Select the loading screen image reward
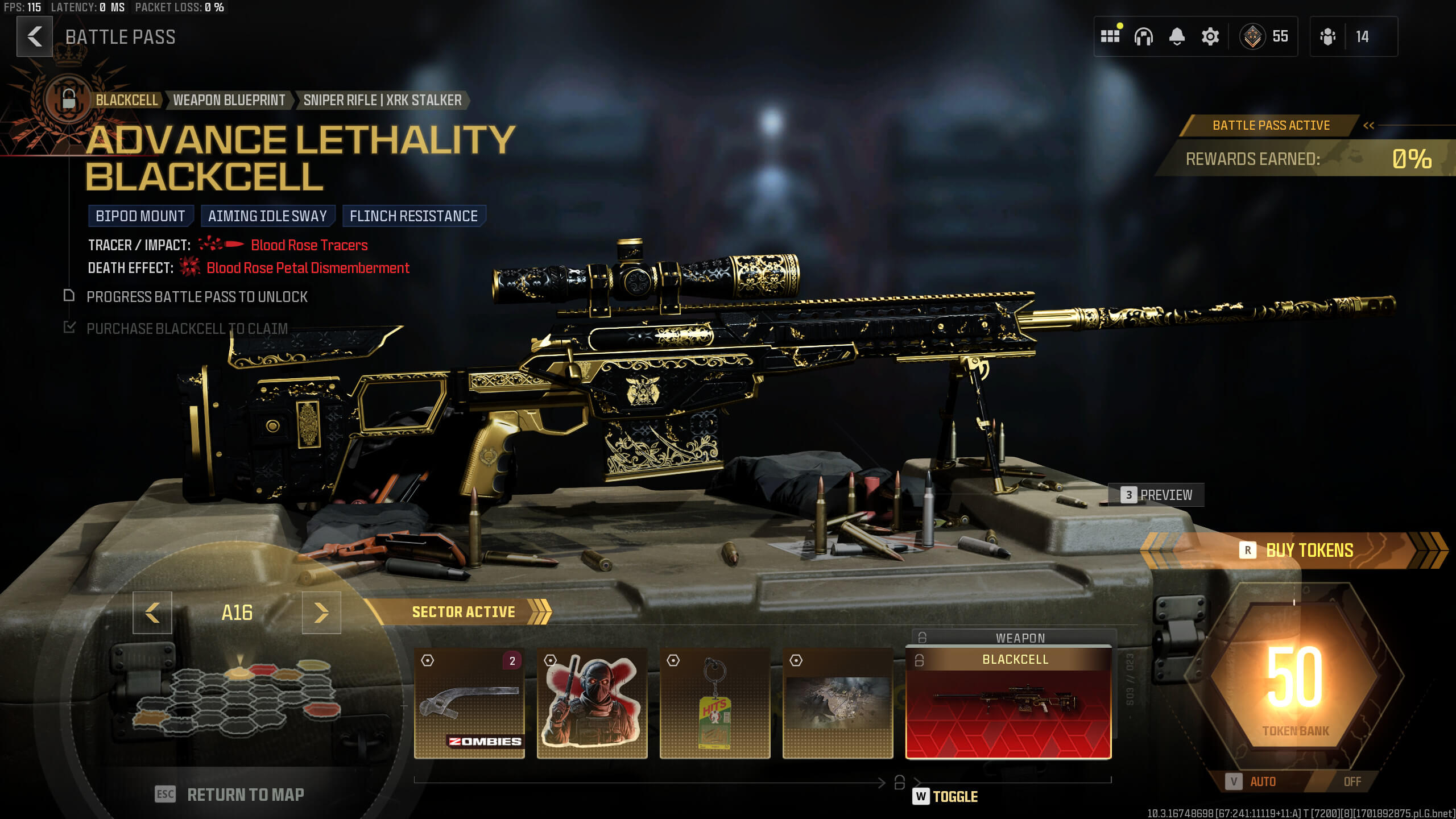 point(838,703)
